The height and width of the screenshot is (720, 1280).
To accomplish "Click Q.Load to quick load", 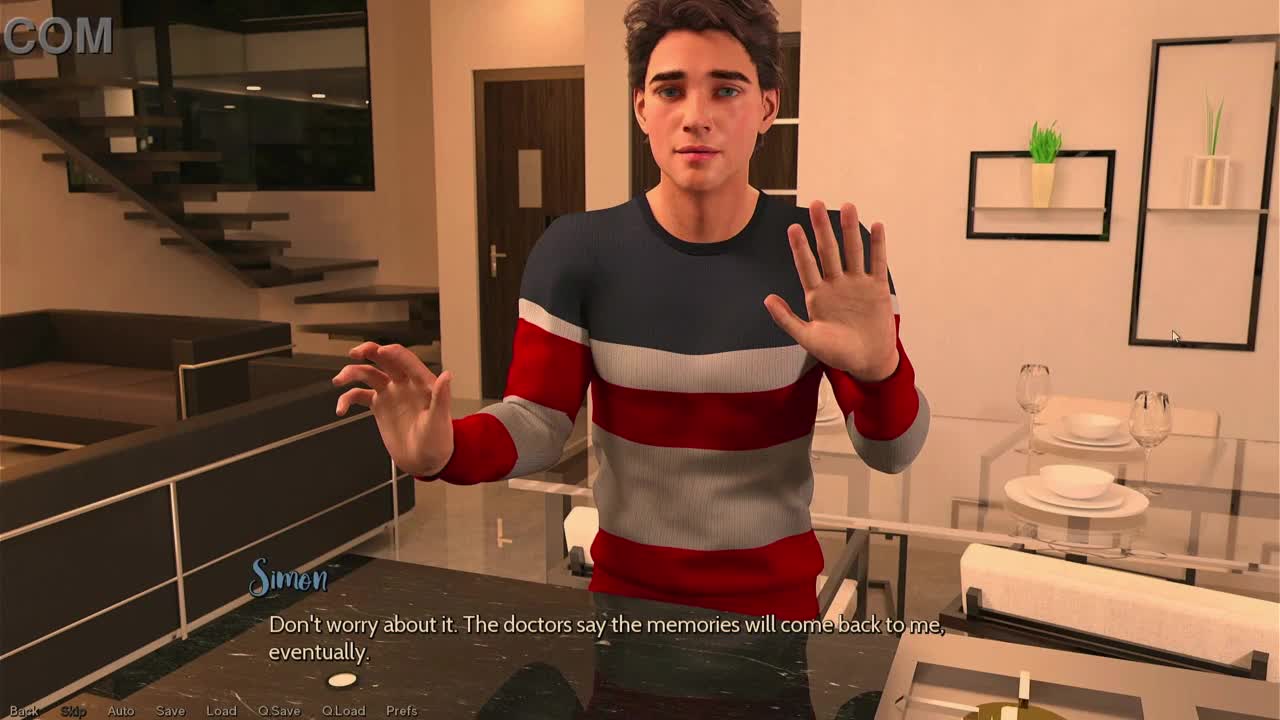I will tap(343, 711).
